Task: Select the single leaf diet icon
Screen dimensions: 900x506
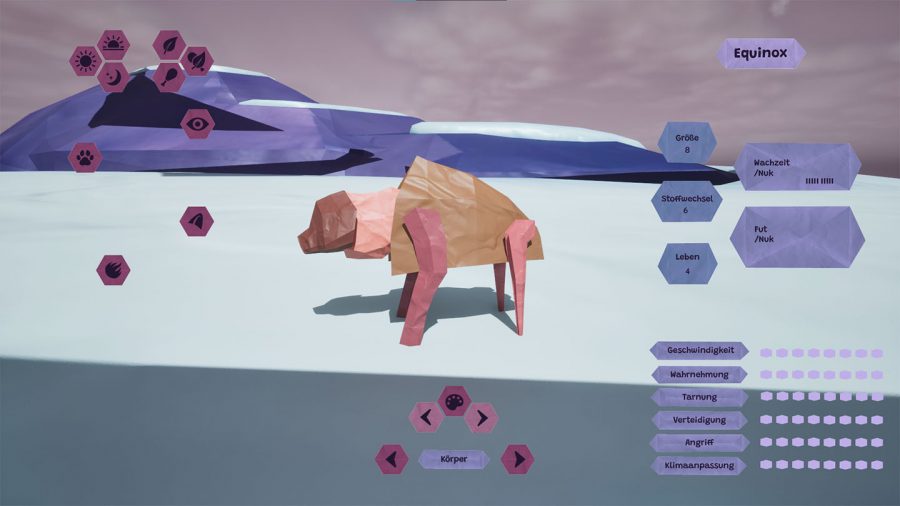Action: [169, 45]
